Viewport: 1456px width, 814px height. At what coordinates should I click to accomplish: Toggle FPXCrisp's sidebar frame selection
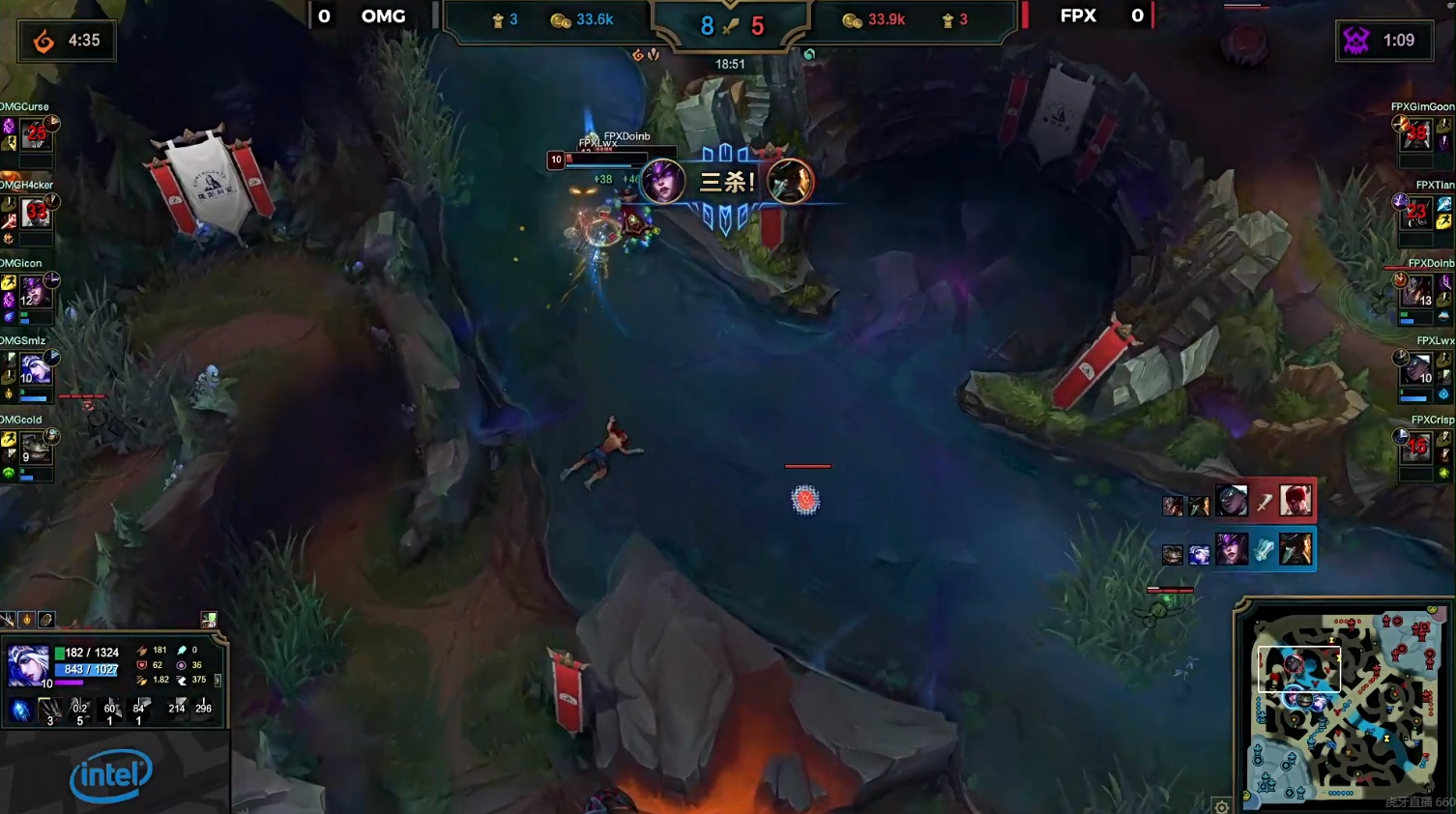click(1417, 448)
